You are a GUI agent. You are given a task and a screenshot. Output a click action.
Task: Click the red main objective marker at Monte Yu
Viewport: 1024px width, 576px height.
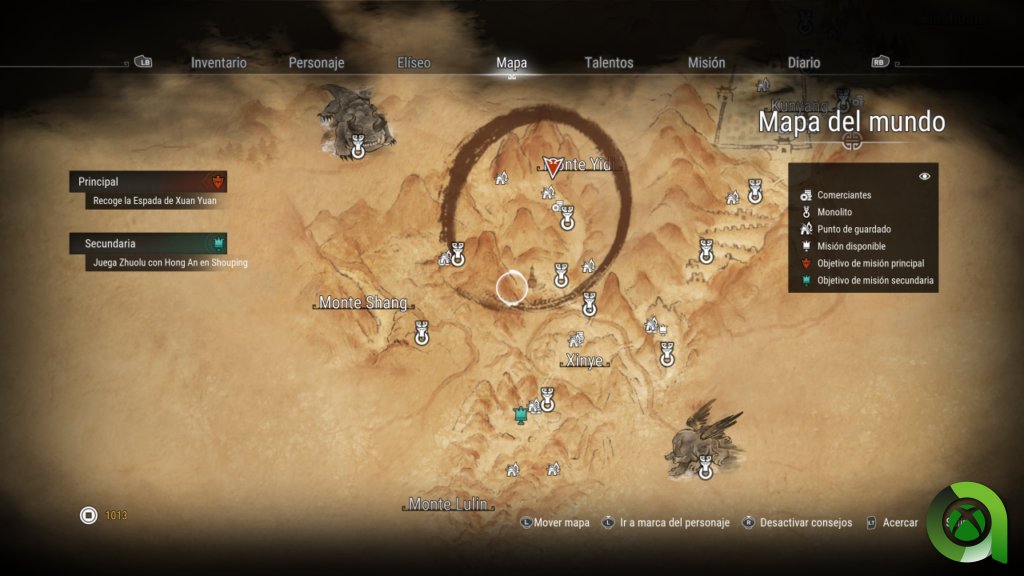click(552, 166)
